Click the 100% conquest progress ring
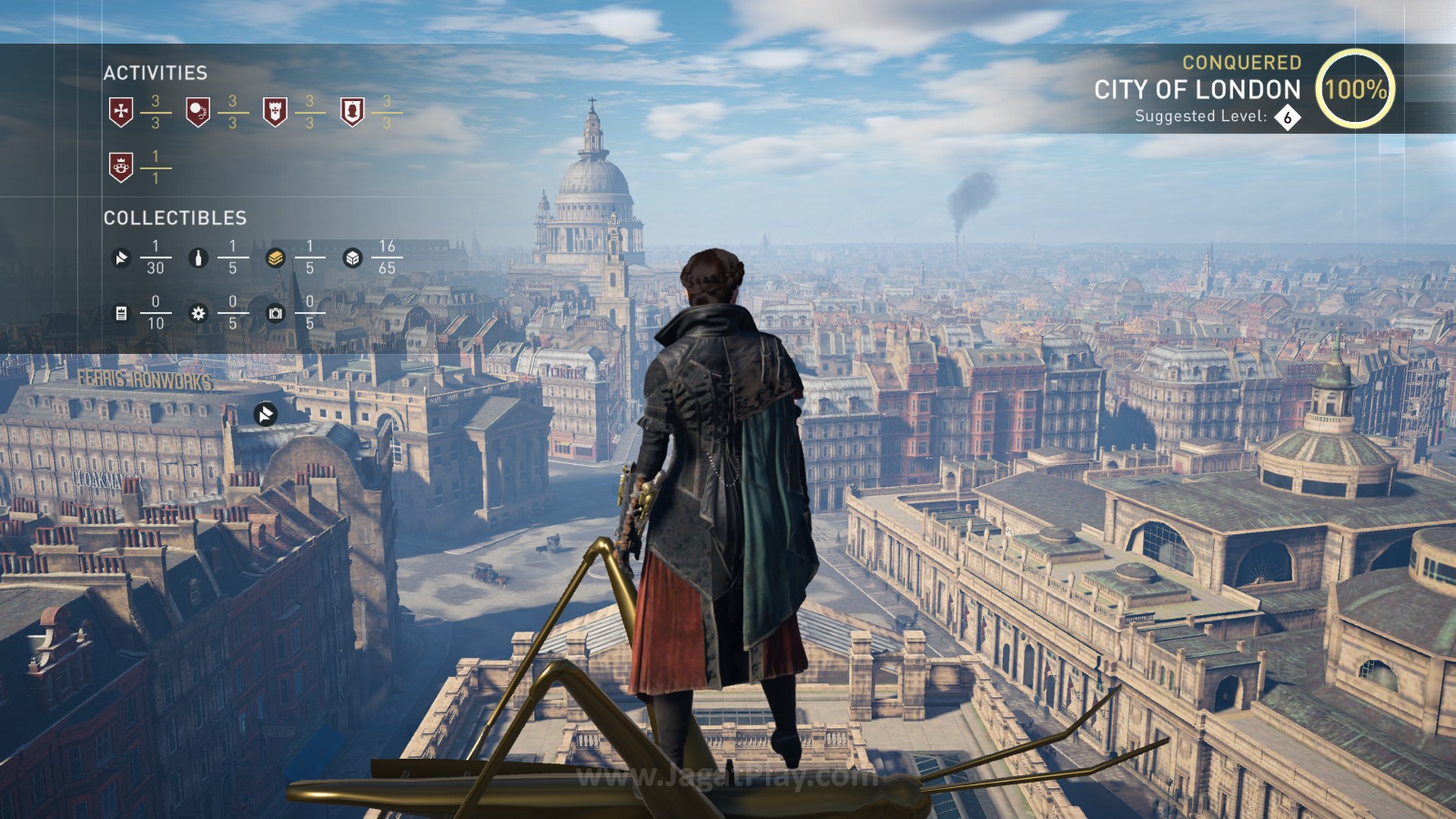Image resolution: width=1456 pixels, height=819 pixels. click(x=1355, y=89)
